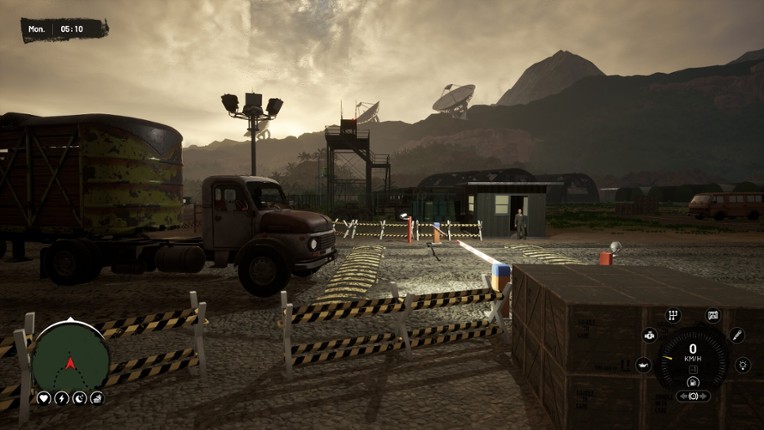Click the hazard turn signal indicator
This screenshot has width=764, height=430.
tap(692, 396)
